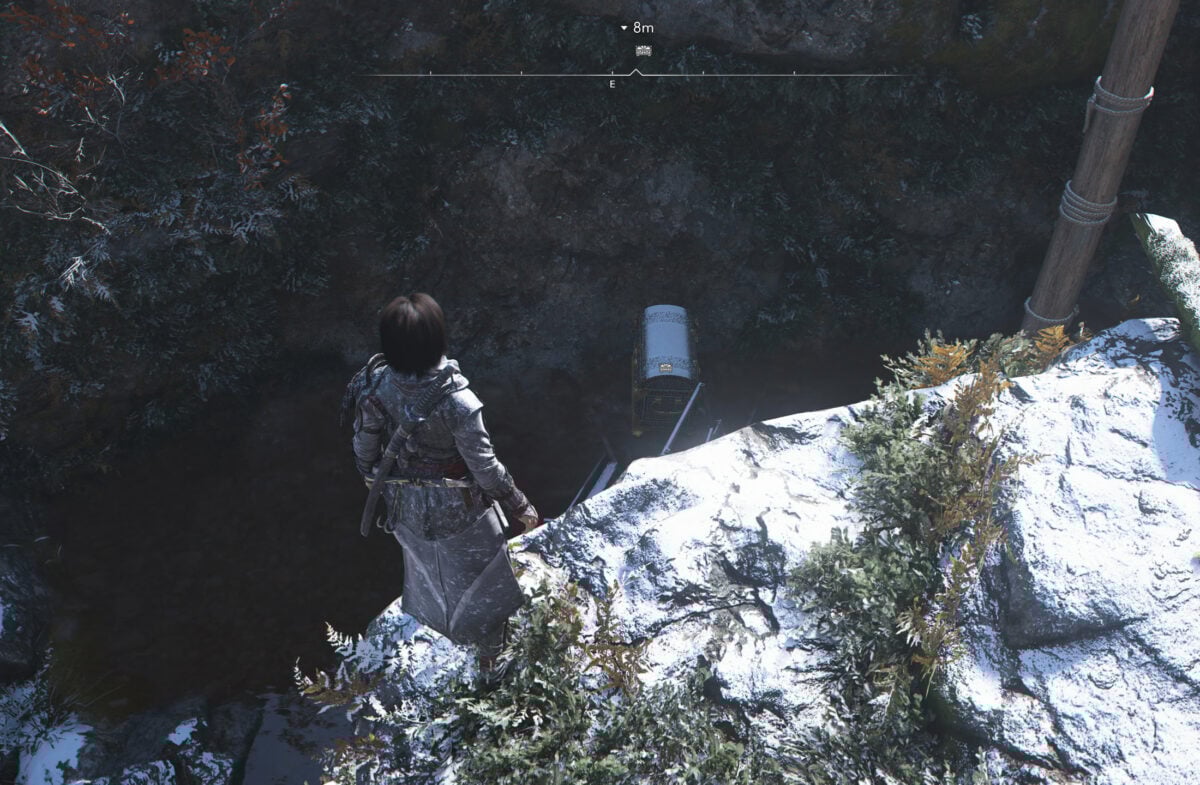Select the East heading letter on the compass

pos(612,85)
